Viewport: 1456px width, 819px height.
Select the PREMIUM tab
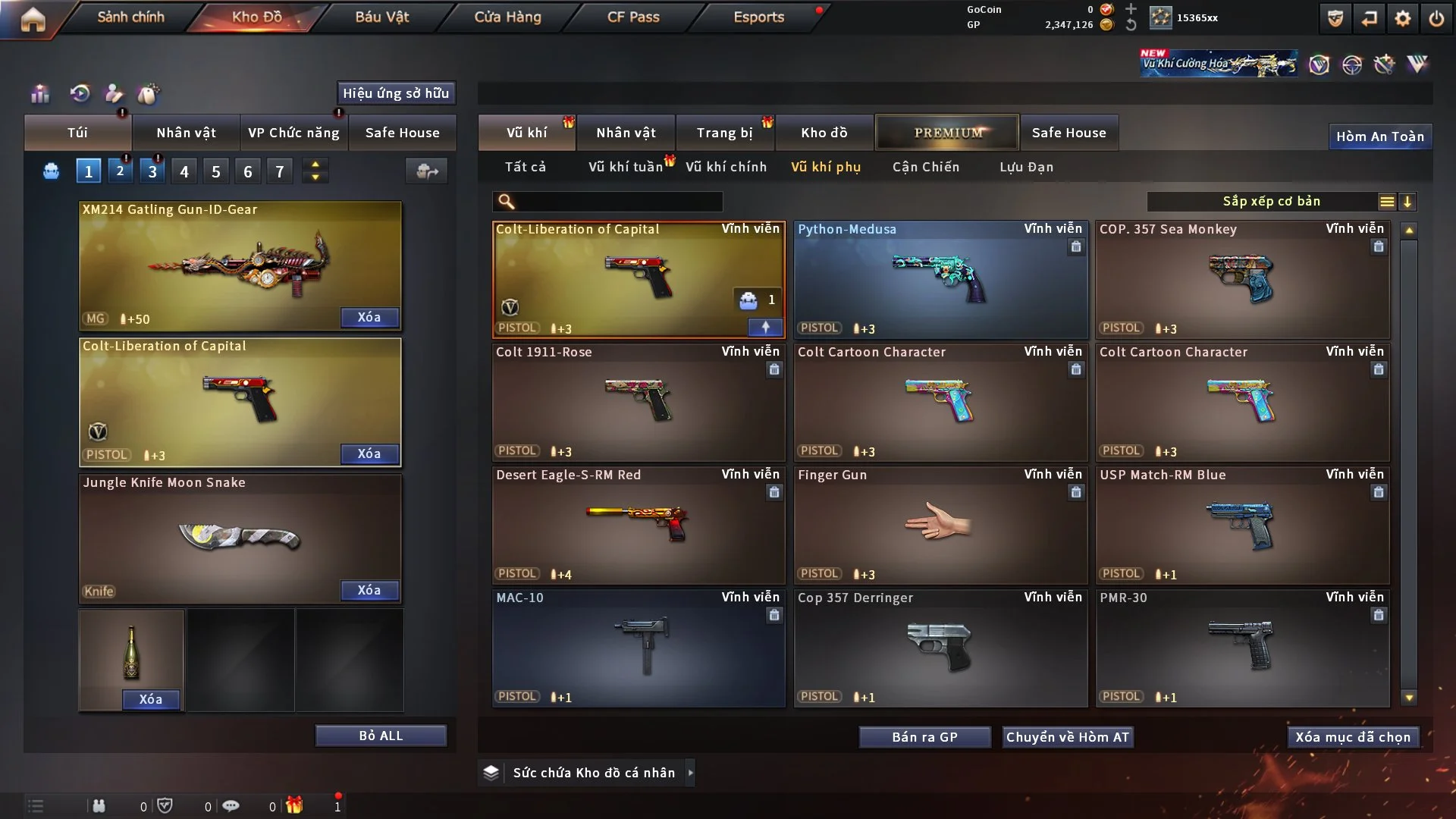coord(947,133)
